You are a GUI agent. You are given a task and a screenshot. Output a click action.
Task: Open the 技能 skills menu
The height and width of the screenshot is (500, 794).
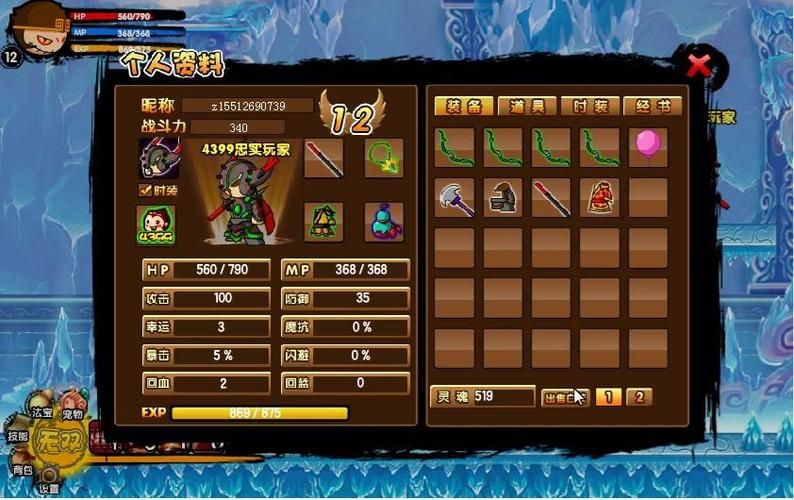coord(18,437)
